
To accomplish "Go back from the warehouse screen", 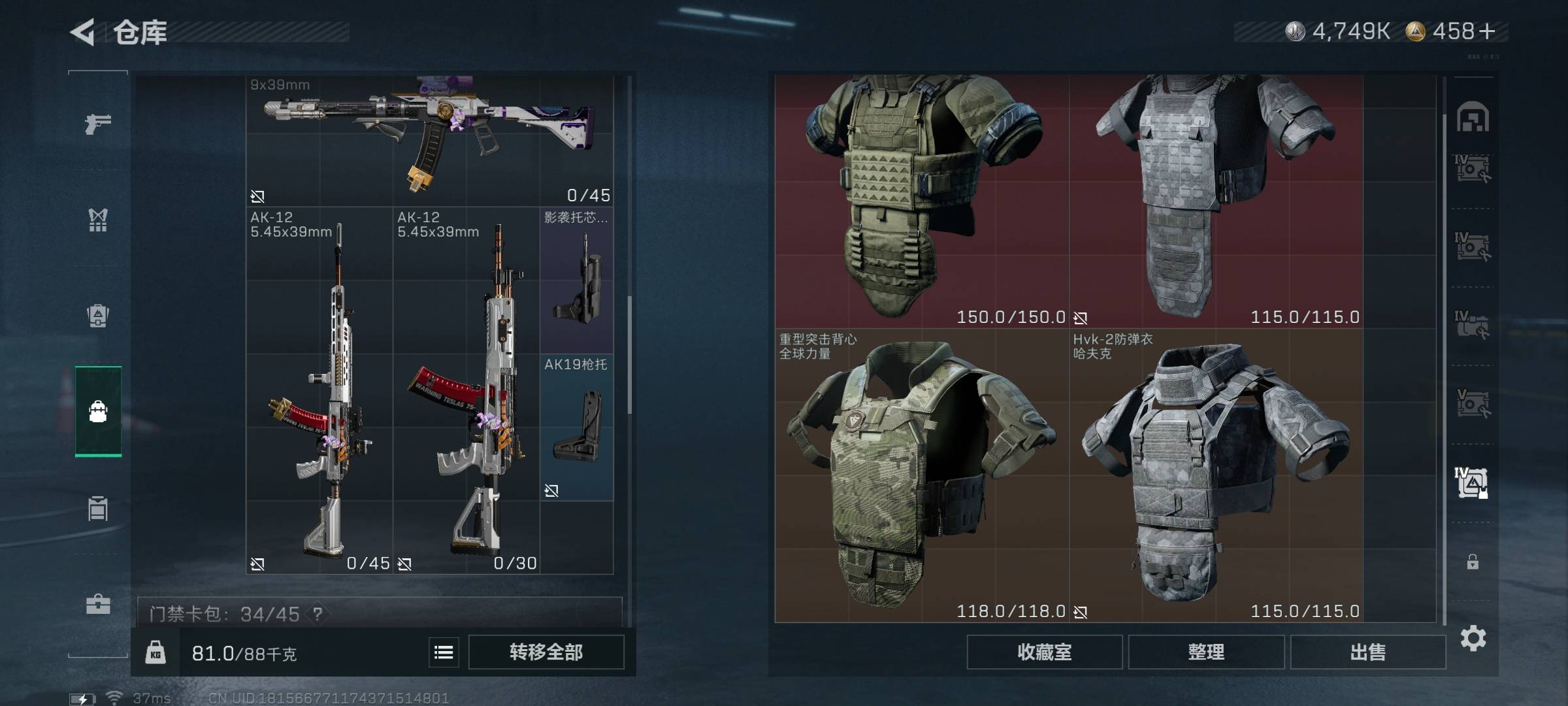I will pyautogui.click(x=83, y=31).
